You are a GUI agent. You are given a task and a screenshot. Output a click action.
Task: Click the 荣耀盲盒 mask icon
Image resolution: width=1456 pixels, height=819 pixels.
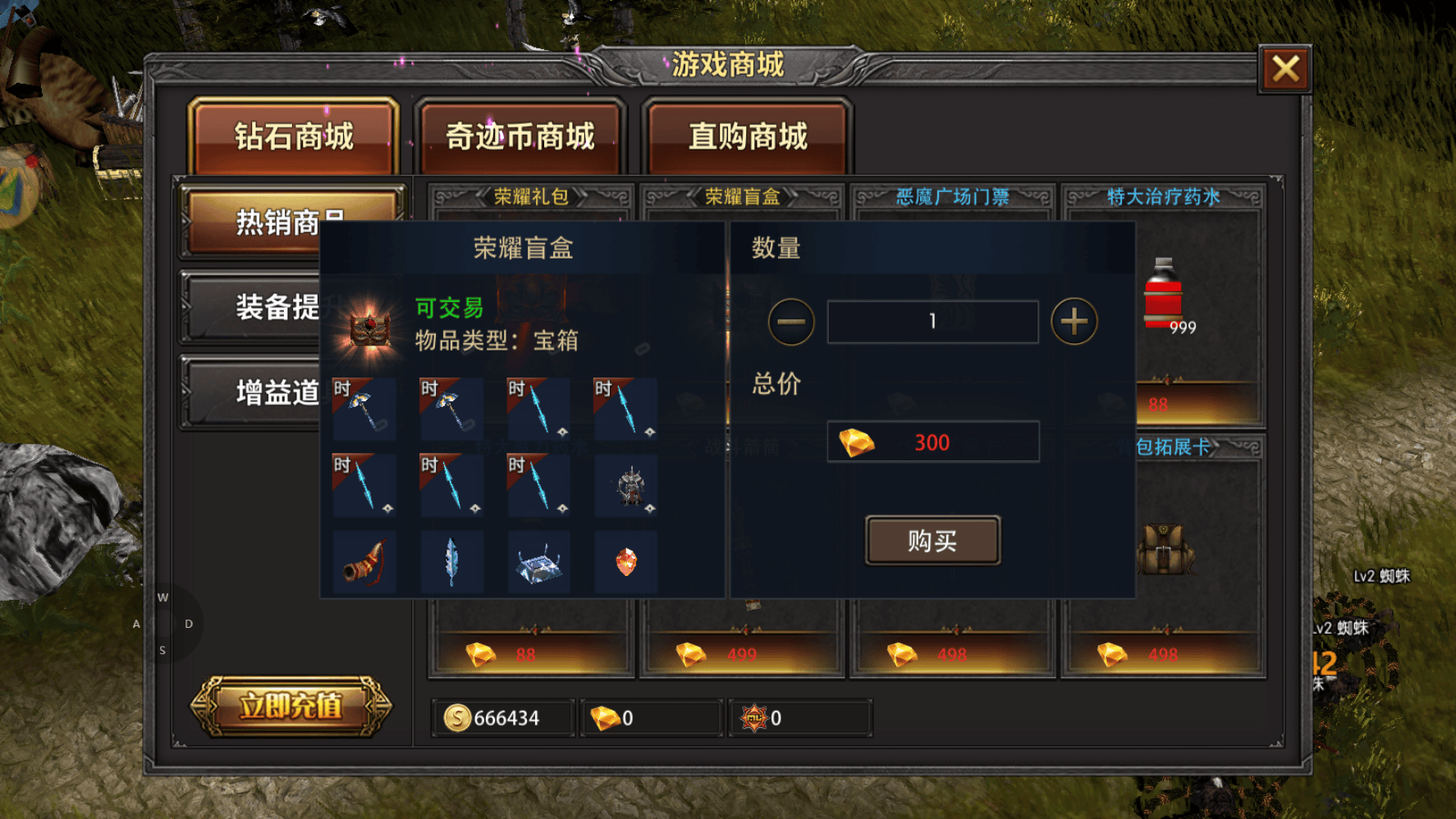[x=370, y=328]
